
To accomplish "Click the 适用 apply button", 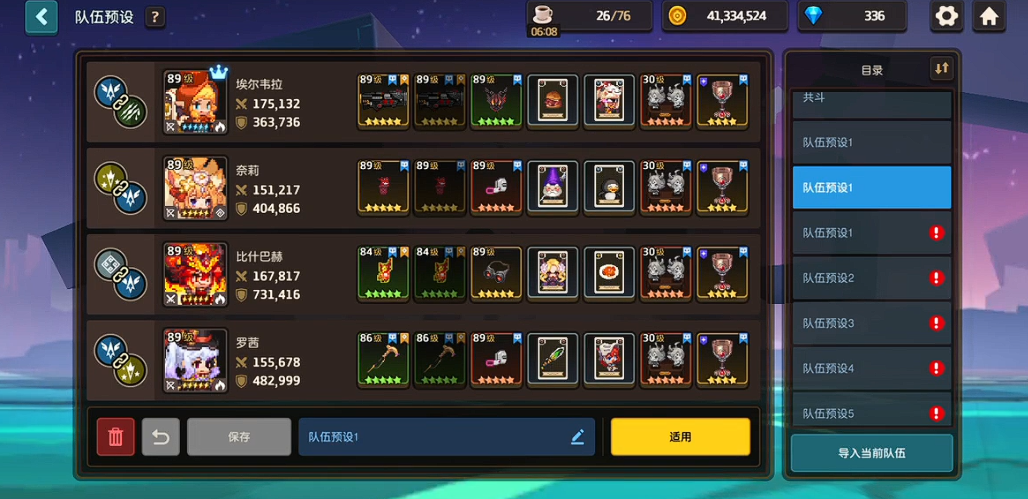I will pos(680,437).
